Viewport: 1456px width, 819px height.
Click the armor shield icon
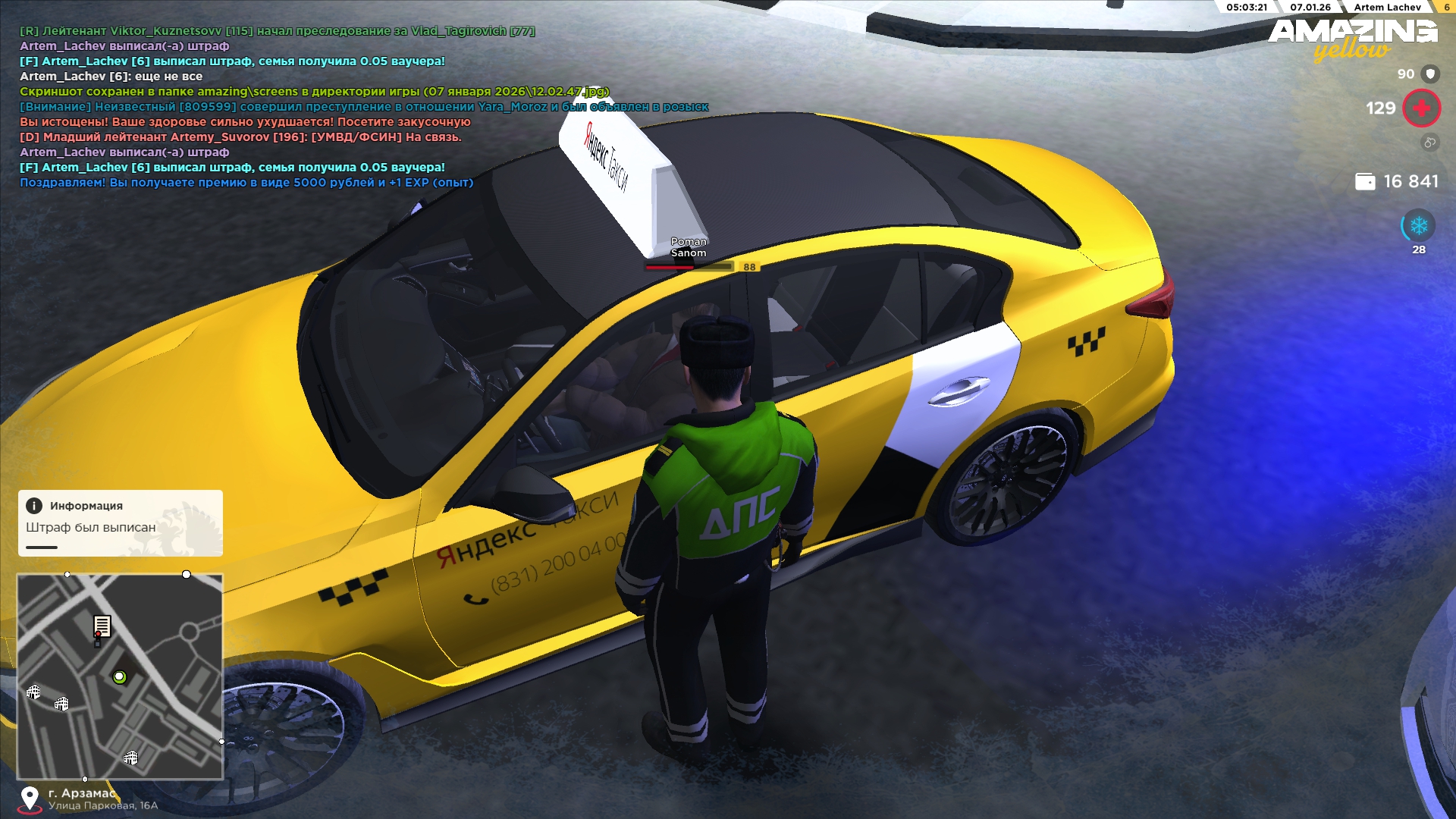click(1430, 74)
